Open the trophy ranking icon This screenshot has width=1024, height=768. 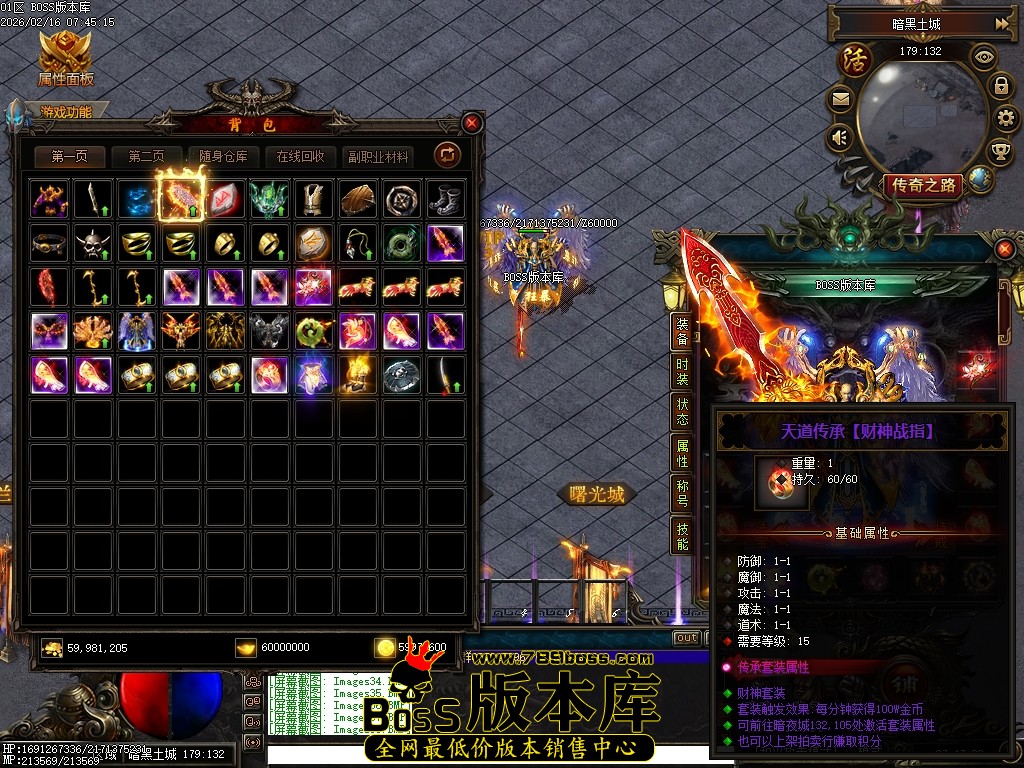[1000, 151]
